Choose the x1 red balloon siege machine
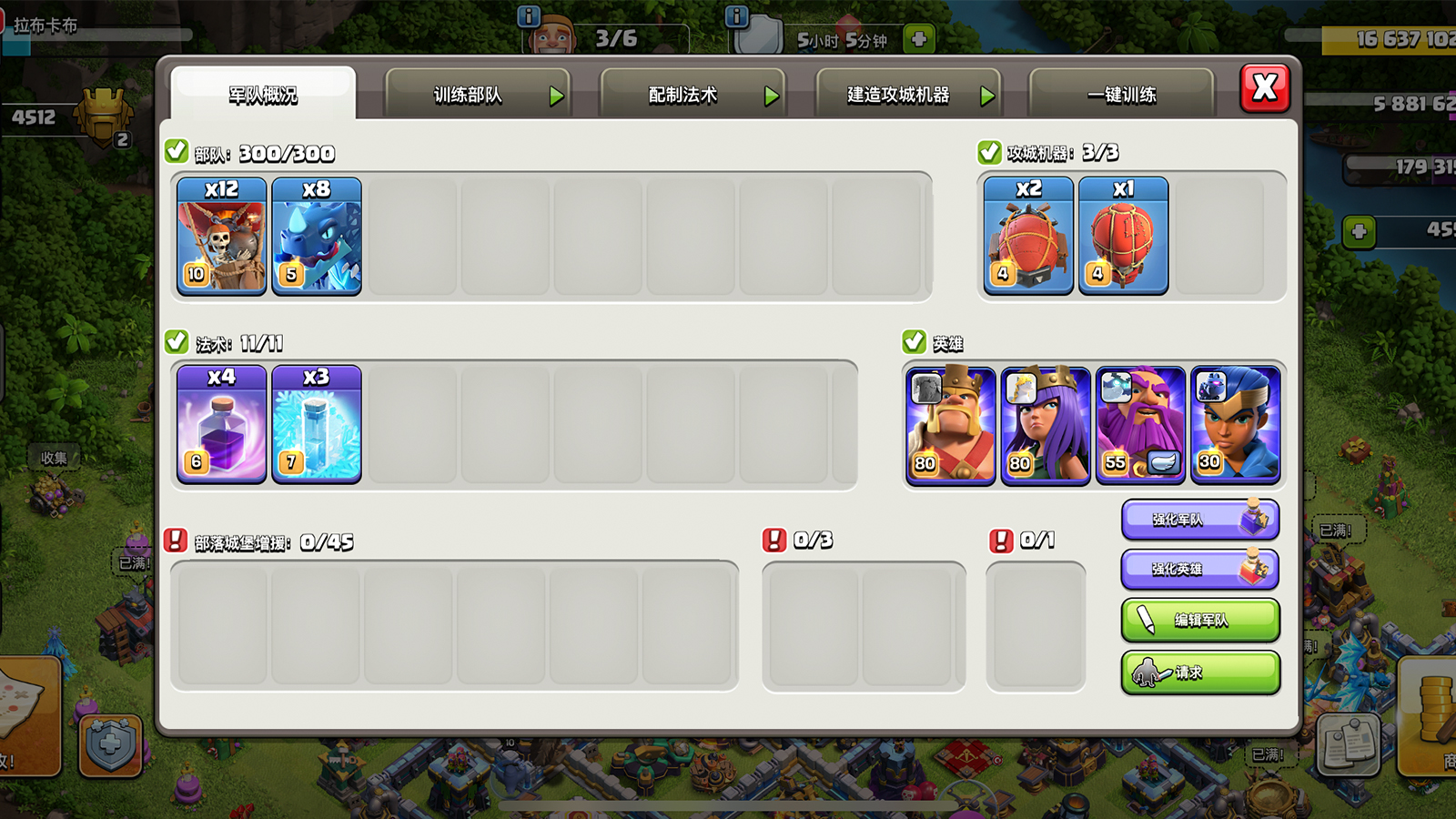 point(1124,236)
